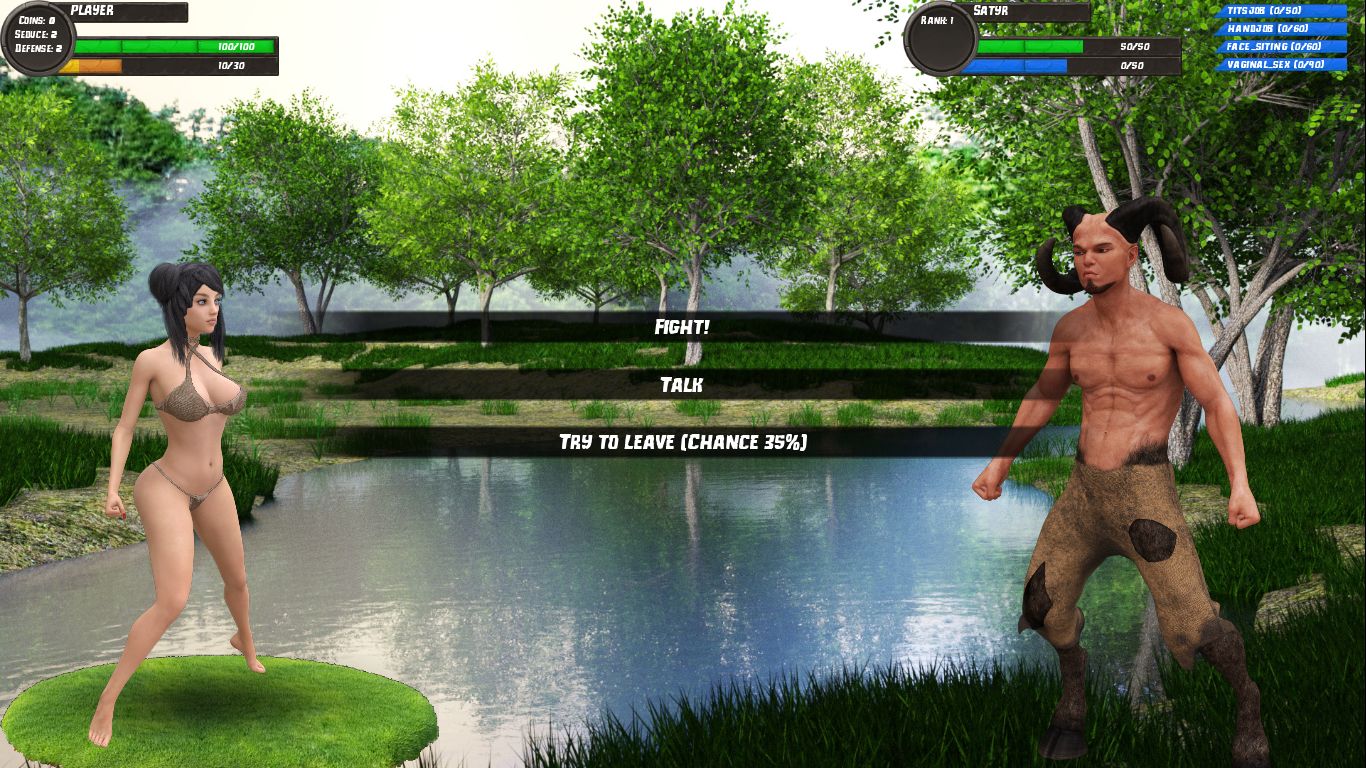The height and width of the screenshot is (768, 1366).
Task: Click the Satyr rank medallion
Action: click(938, 40)
